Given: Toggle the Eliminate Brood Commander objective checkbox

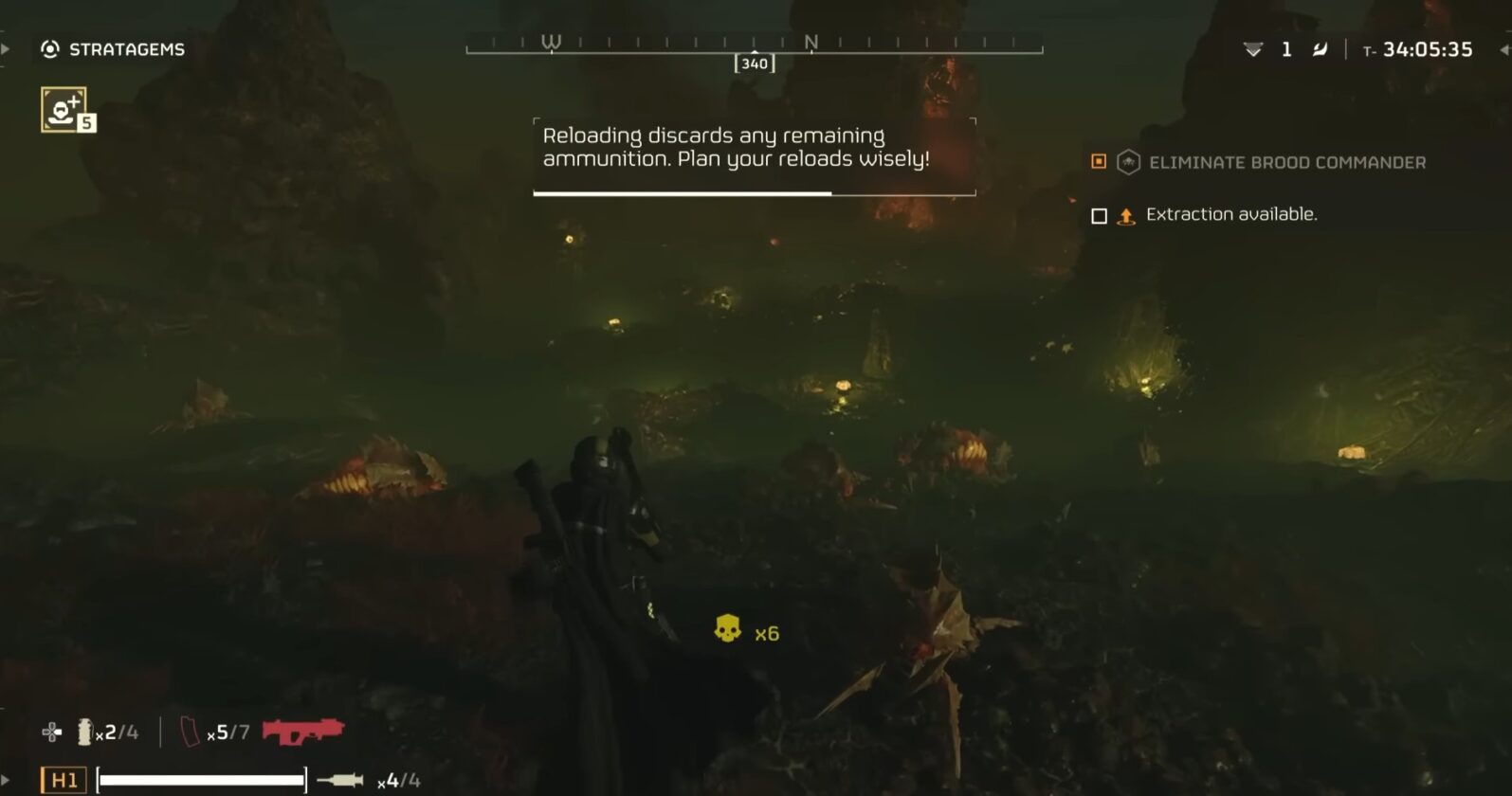Looking at the screenshot, I should 1099,162.
